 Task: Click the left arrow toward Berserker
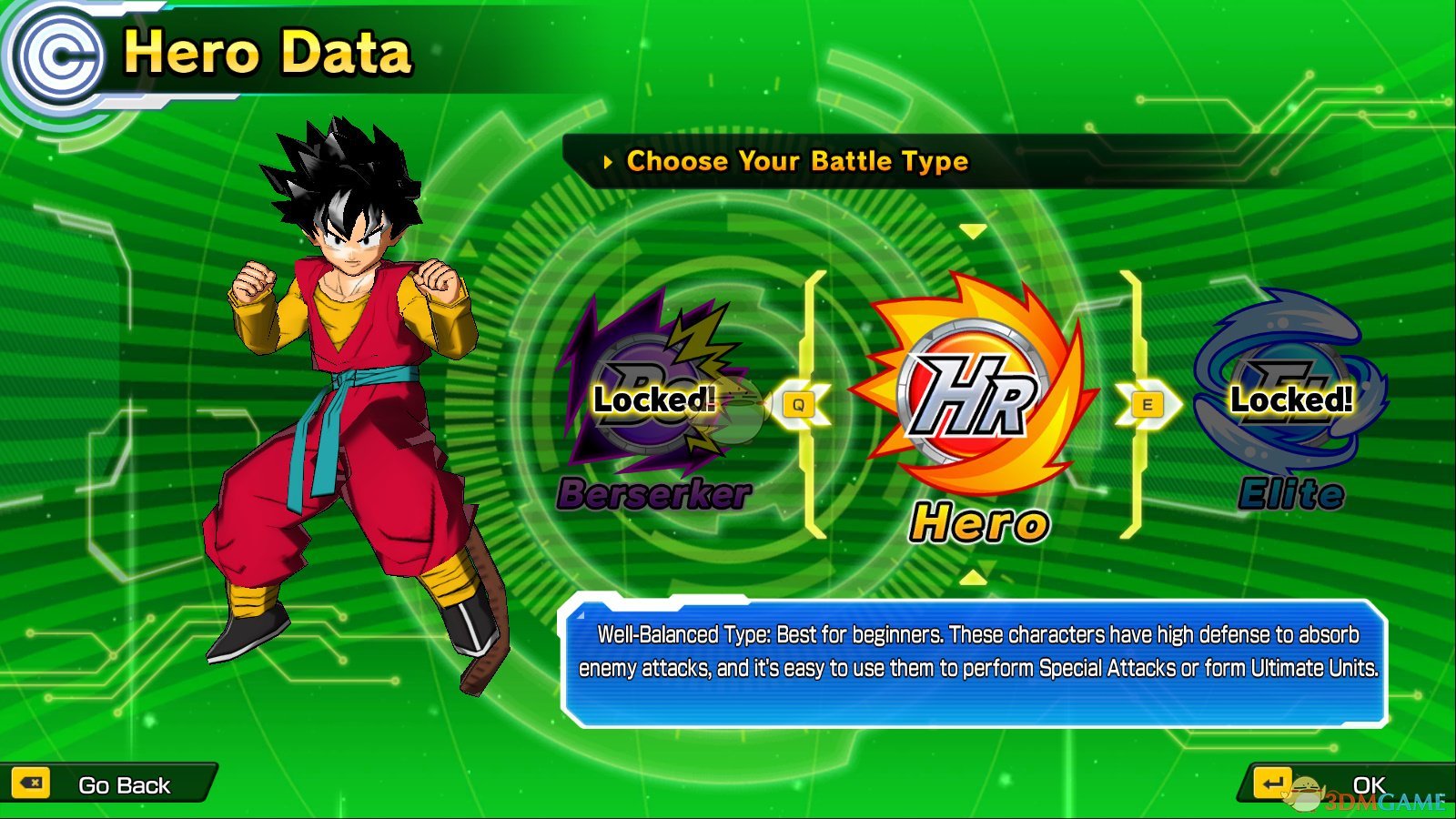[x=799, y=405]
